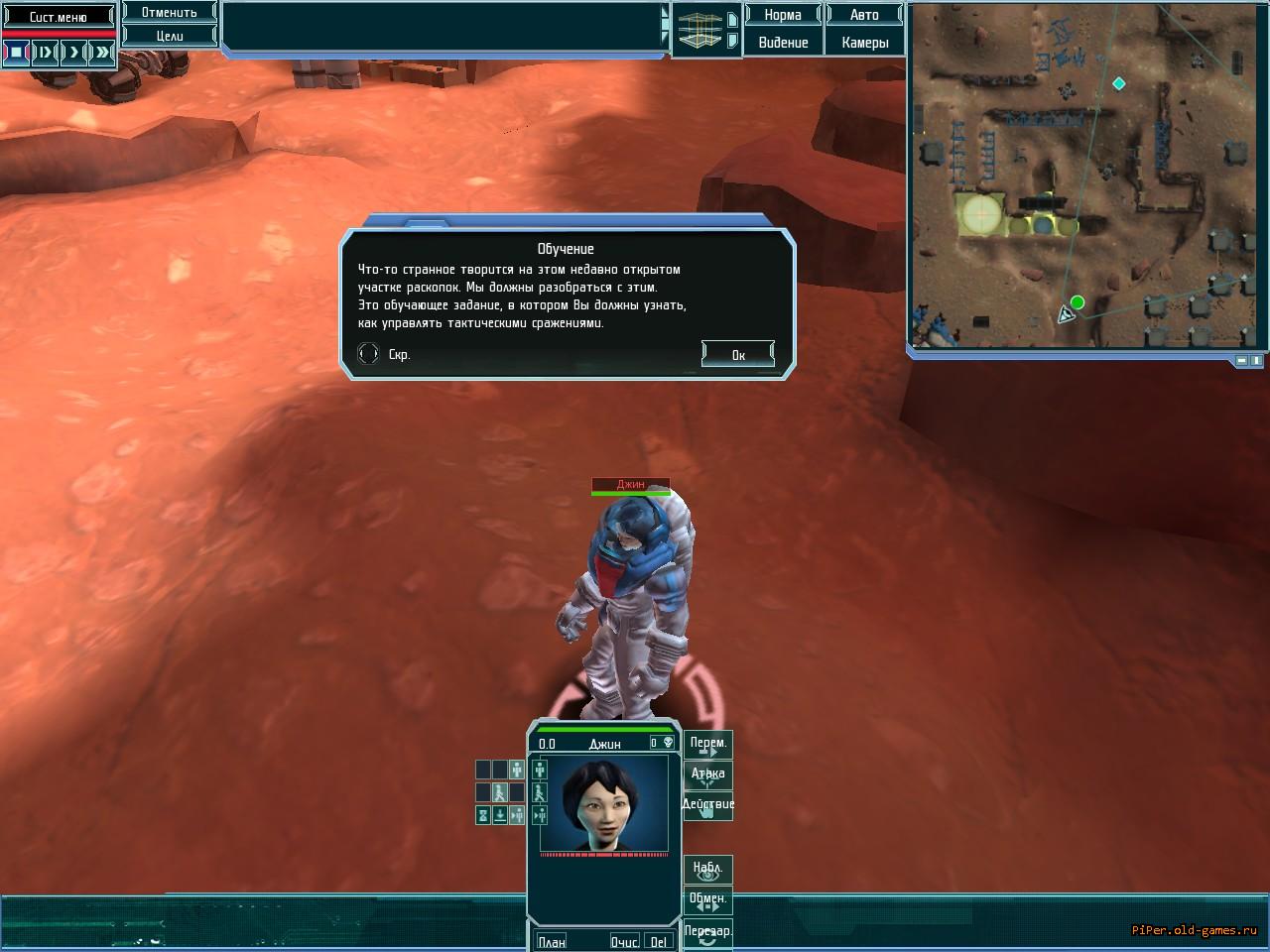This screenshot has width=1270, height=952.
Task: Switch to Авто camera mode
Action: 864,15
